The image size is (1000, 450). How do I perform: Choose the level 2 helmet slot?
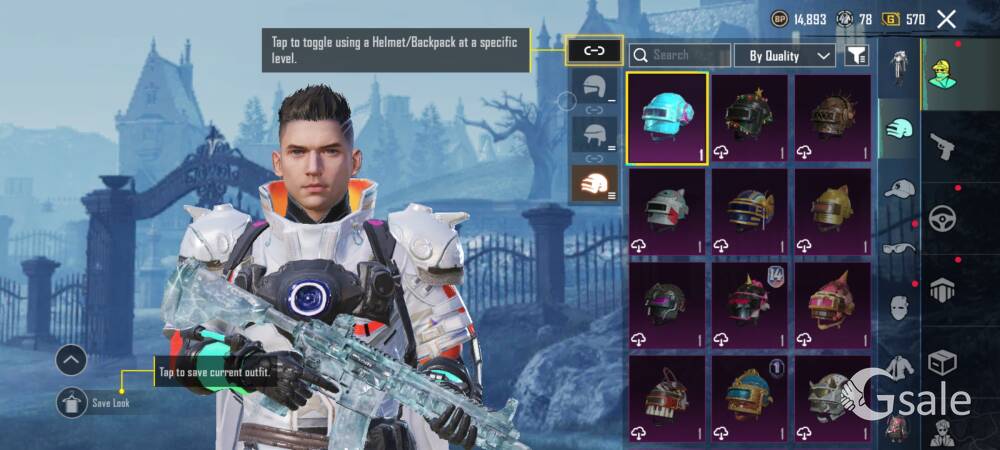coord(594,135)
